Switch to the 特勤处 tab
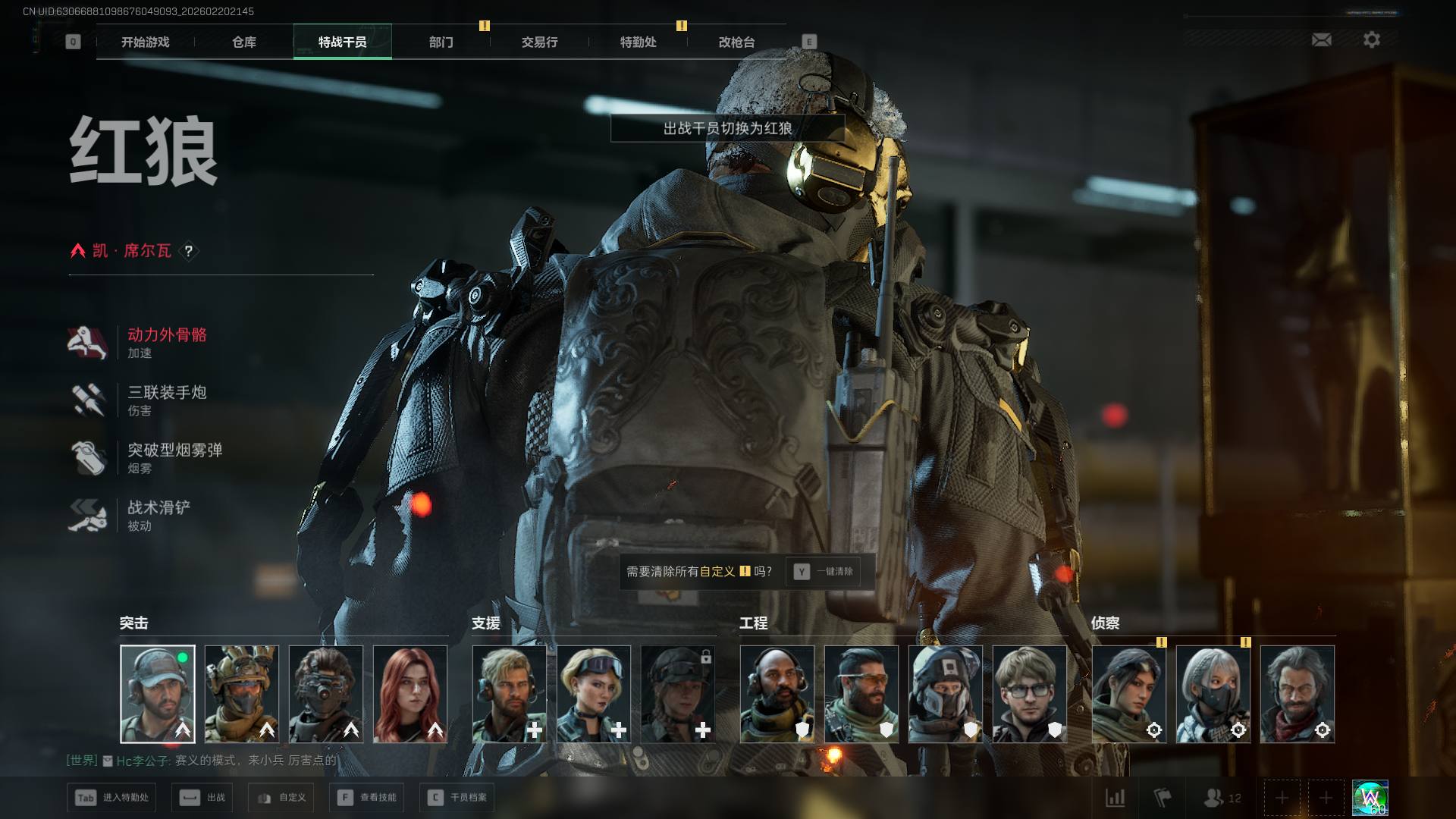Image resolution: width=1456 pixels, height=819 pixels. (x=639, y=42)
